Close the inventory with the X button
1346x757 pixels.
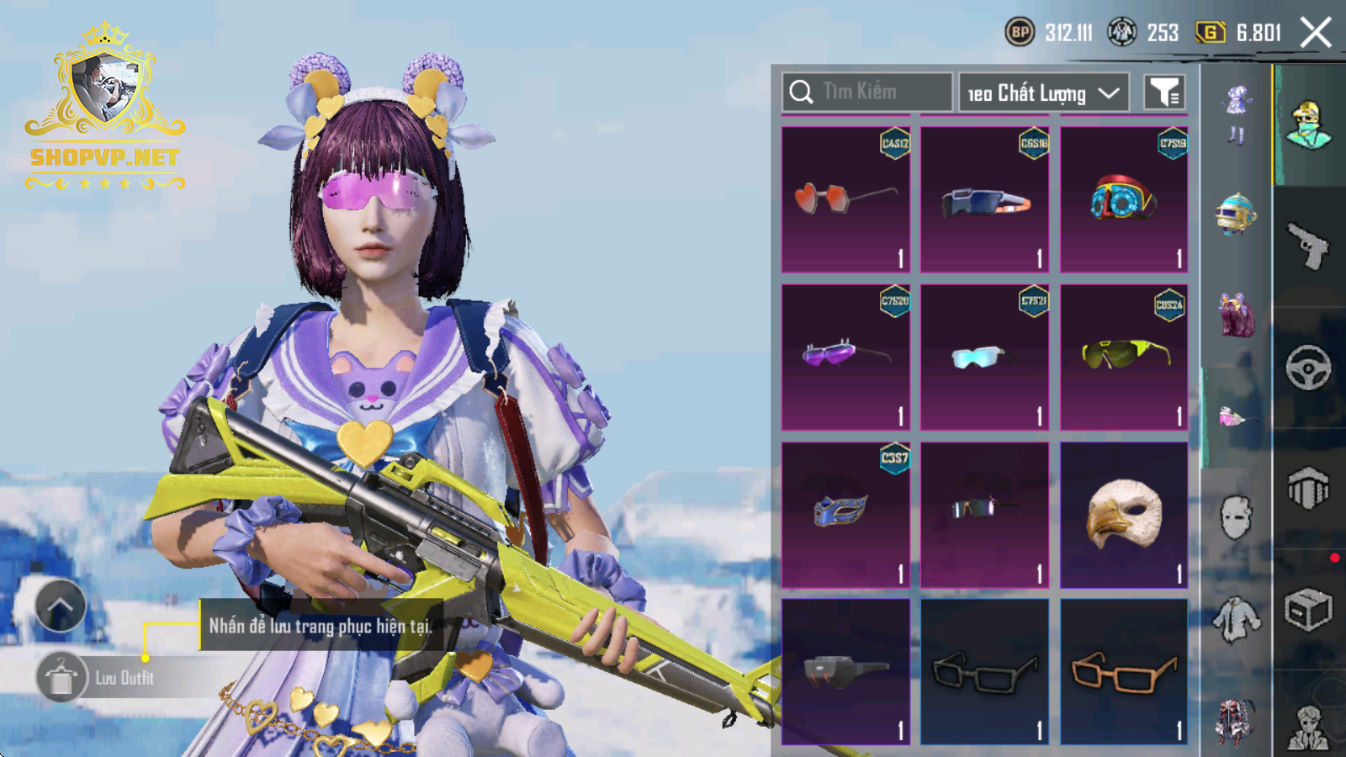coord(1315,32)
